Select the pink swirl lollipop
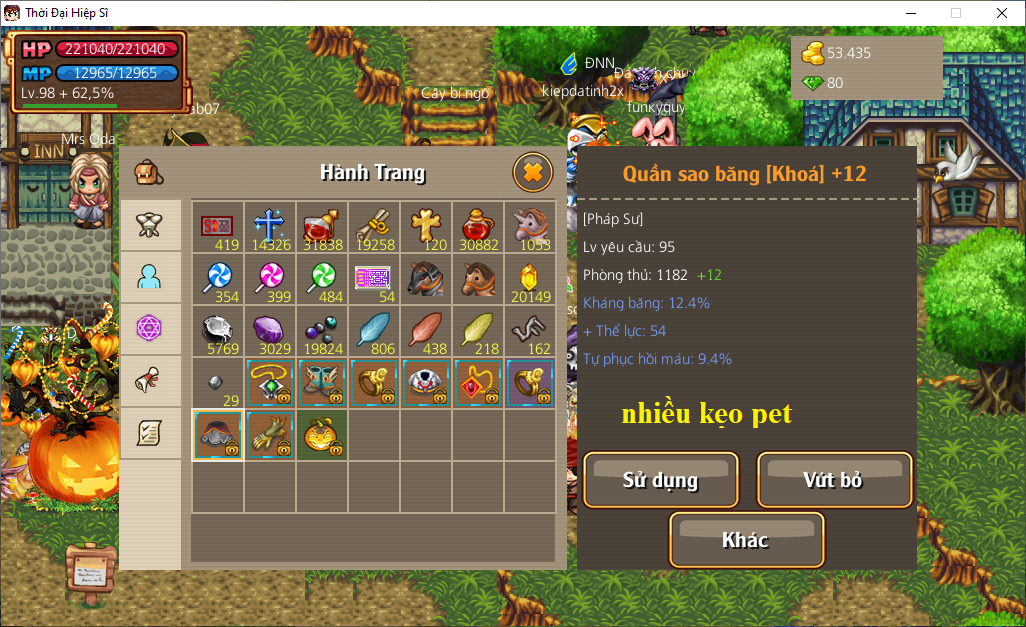The width and height of the screenshot is (1026, 627). pos(270,278)
